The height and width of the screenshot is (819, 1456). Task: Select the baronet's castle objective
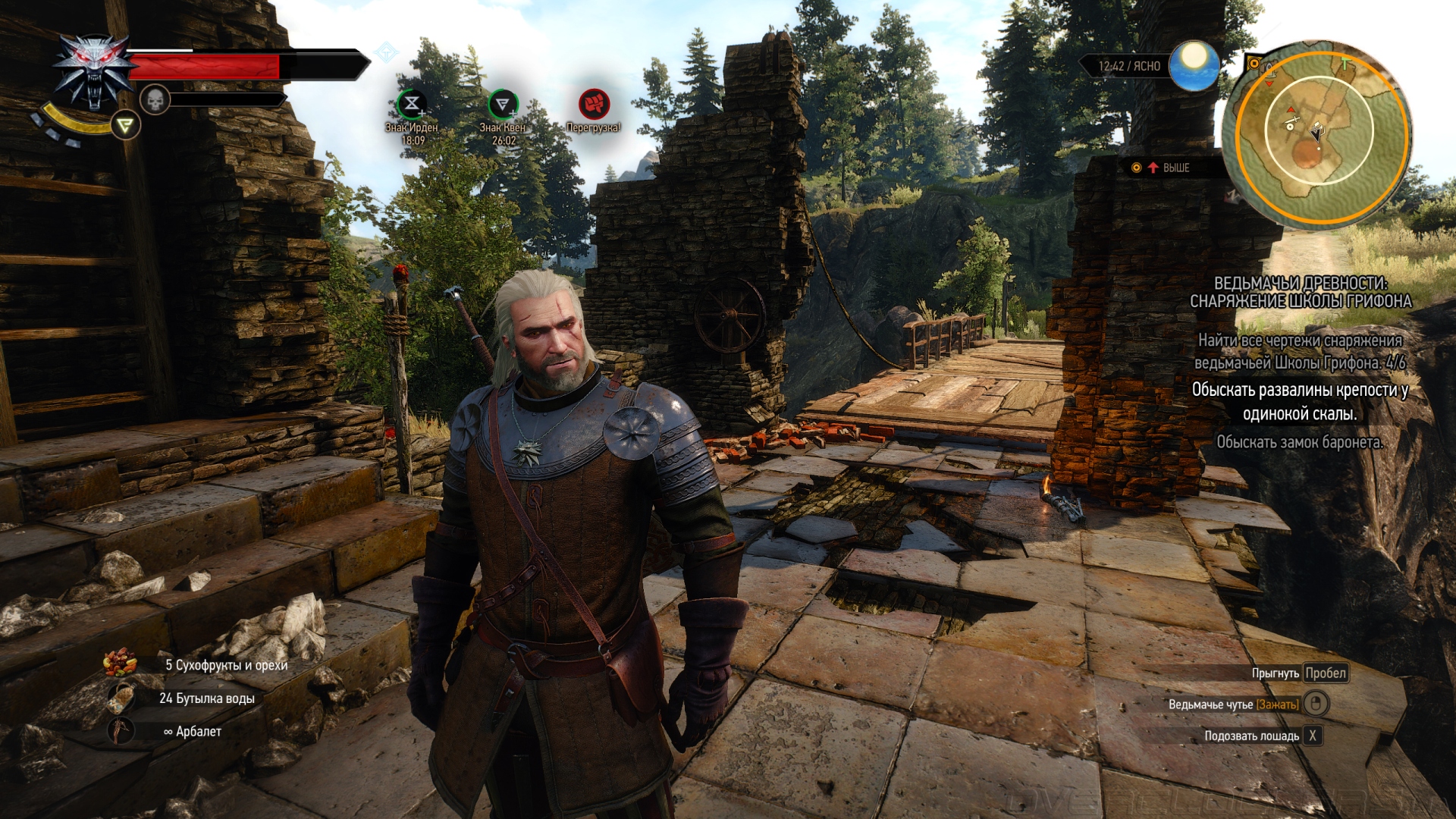1300,442
